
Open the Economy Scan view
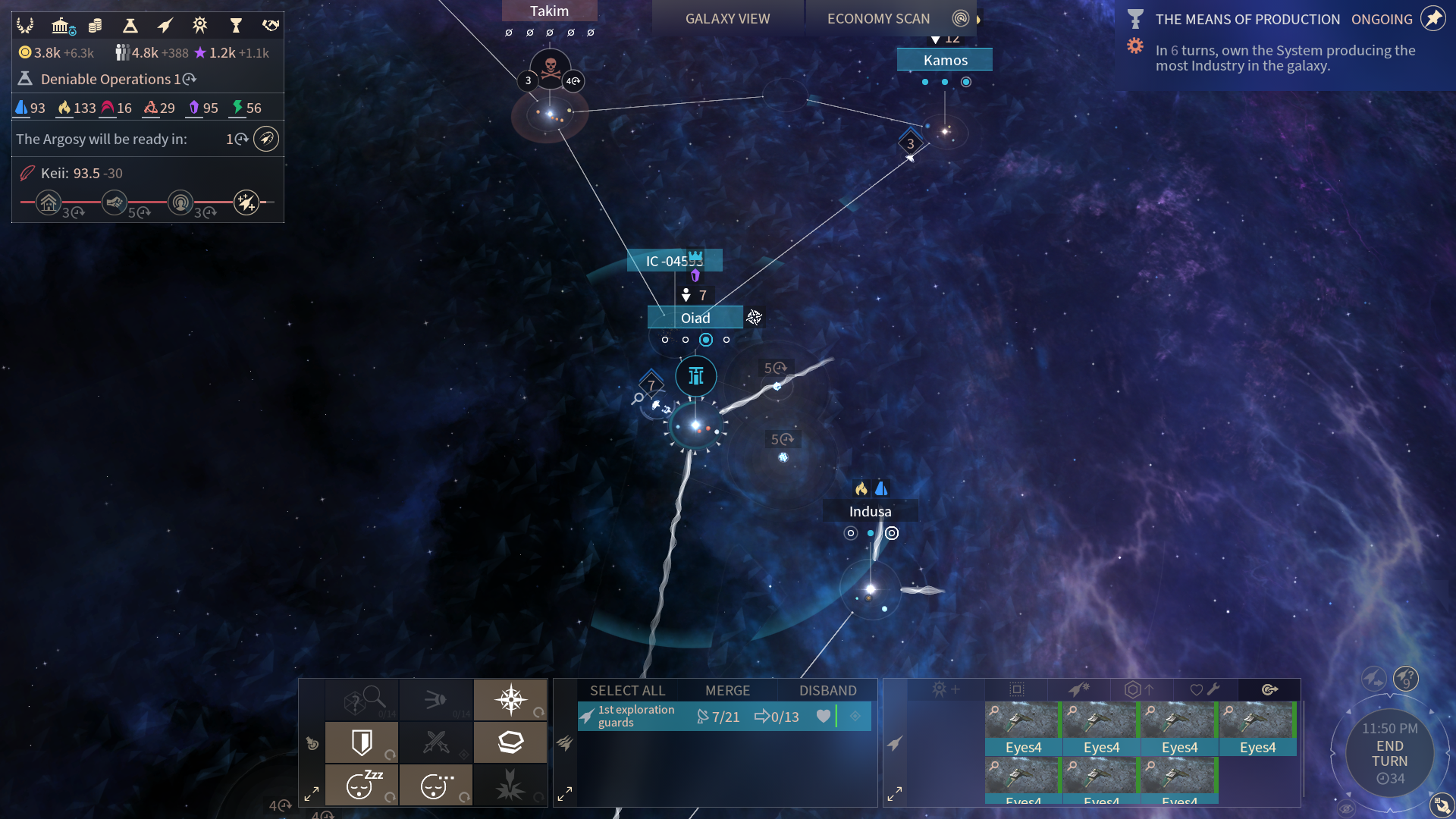point(878,19)
